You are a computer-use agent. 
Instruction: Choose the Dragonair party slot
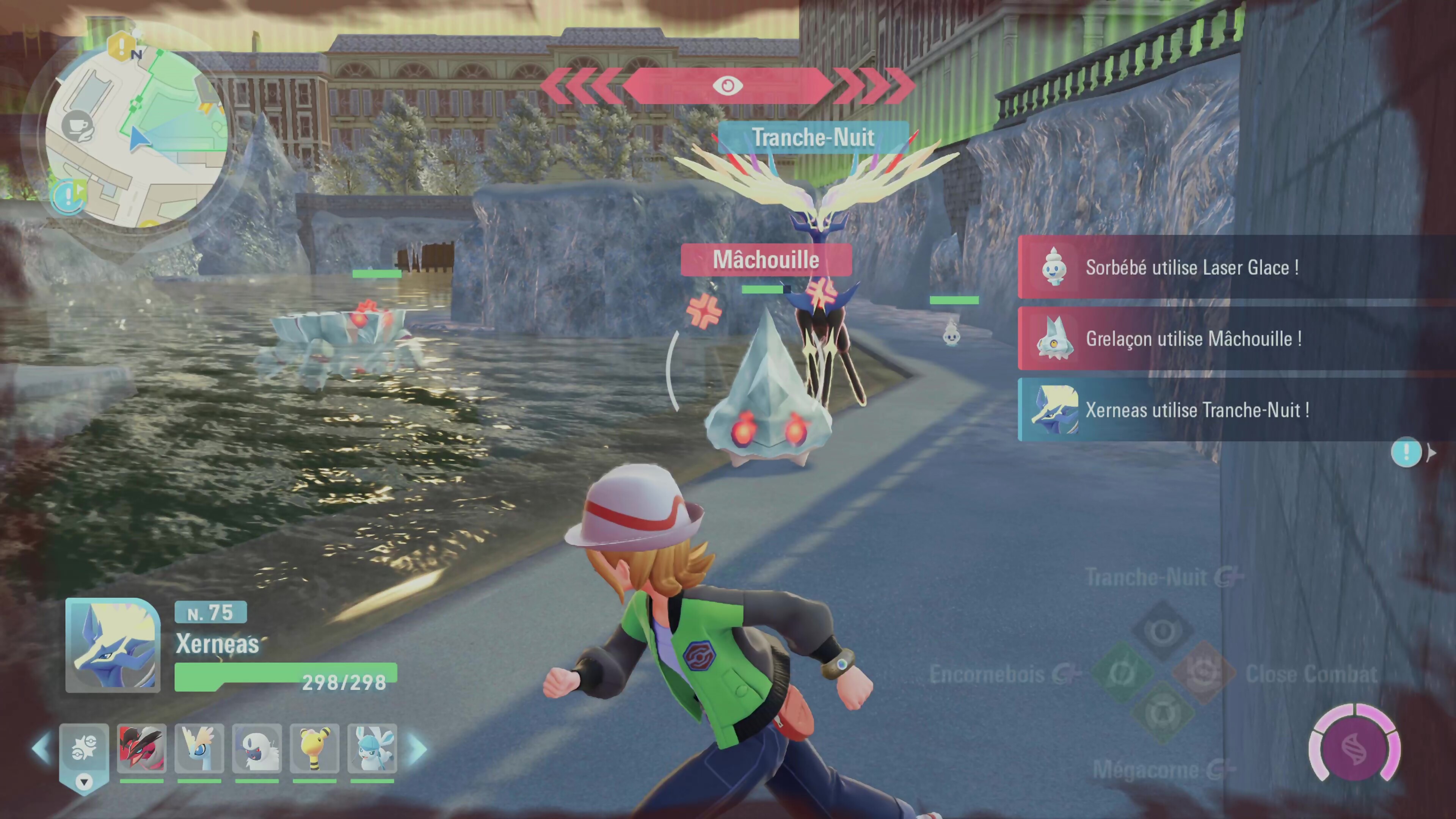click(x=199, y=748)
